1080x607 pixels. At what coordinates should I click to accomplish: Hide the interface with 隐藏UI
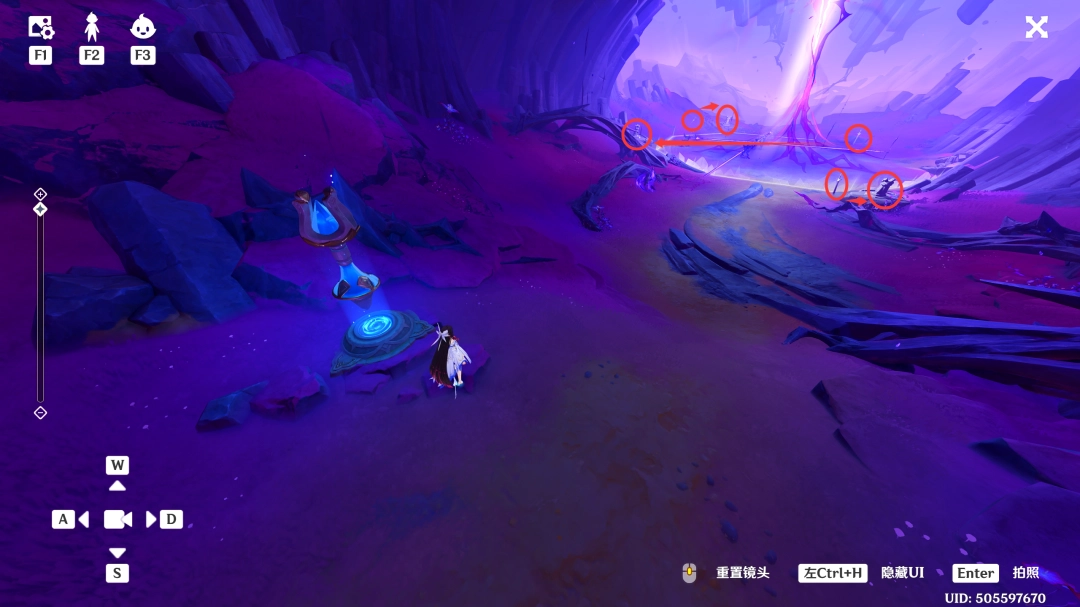pos(901,573)
